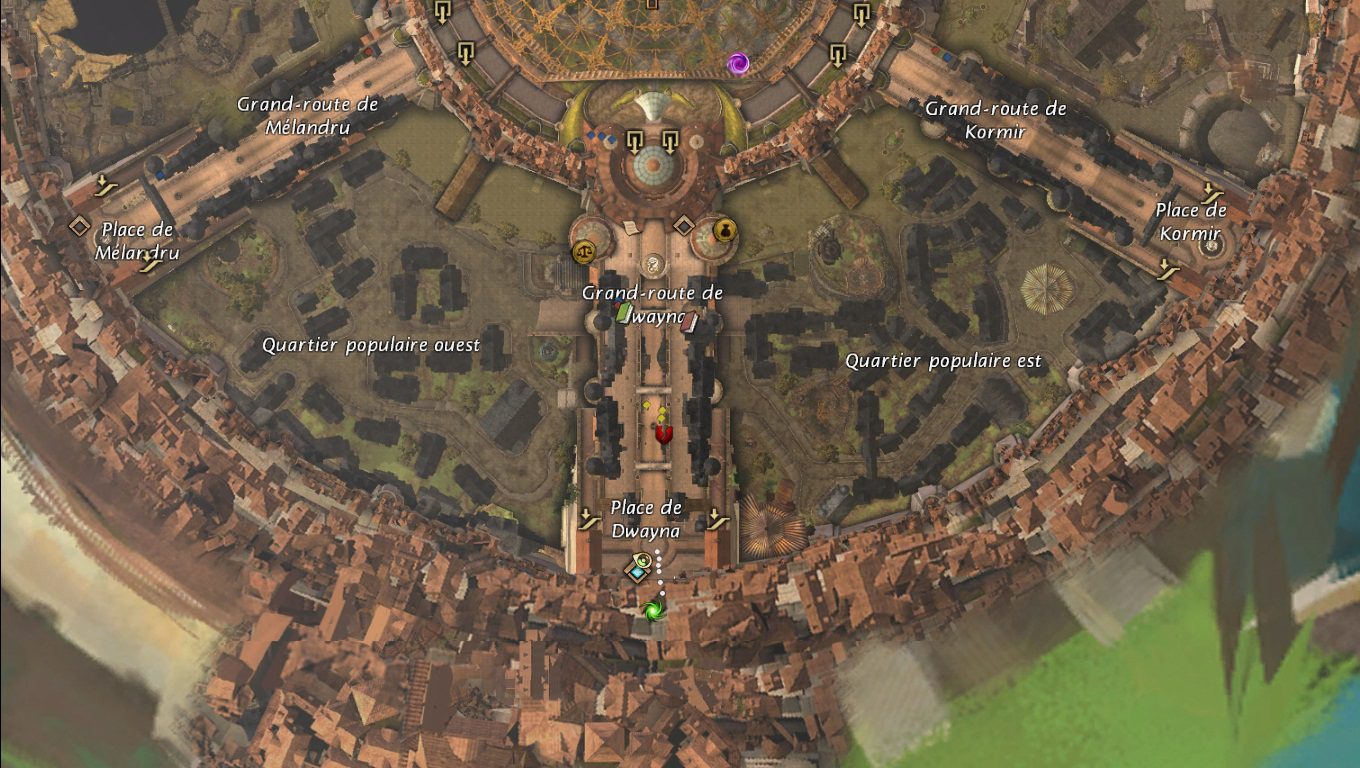Click the green book map marker
Viewport: 1360px width, 768px height.
click(x=625, y=313)
